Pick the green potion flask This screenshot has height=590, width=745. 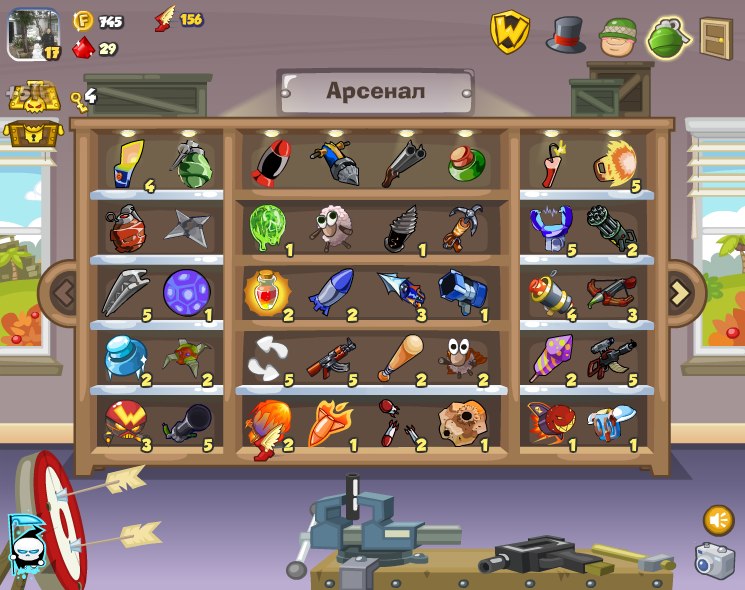pos(465,162)
